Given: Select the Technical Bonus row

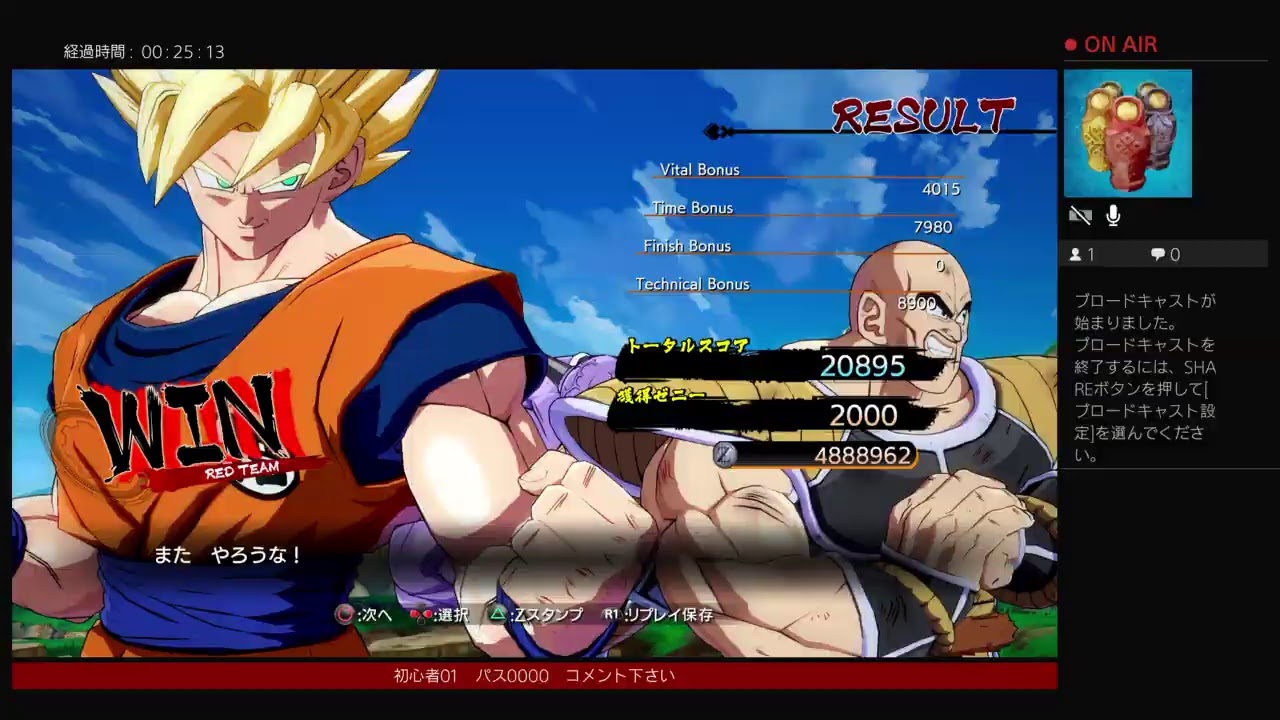Looking at the screenshot, I should coord(692,284).
